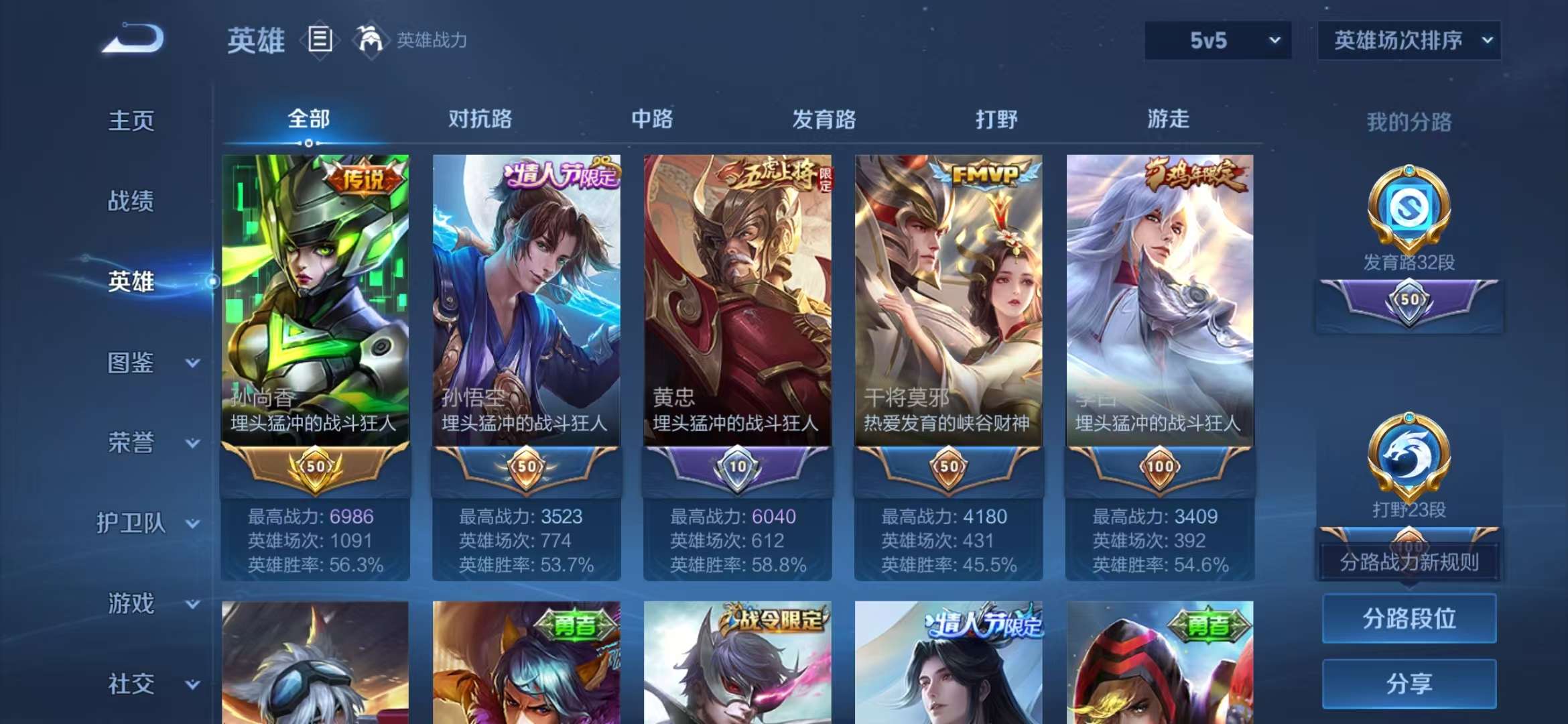Image resolution: width=1568 pixels, height=724 pixels.
Task: Open the hero battle record list icon
Action: (320, 39)
